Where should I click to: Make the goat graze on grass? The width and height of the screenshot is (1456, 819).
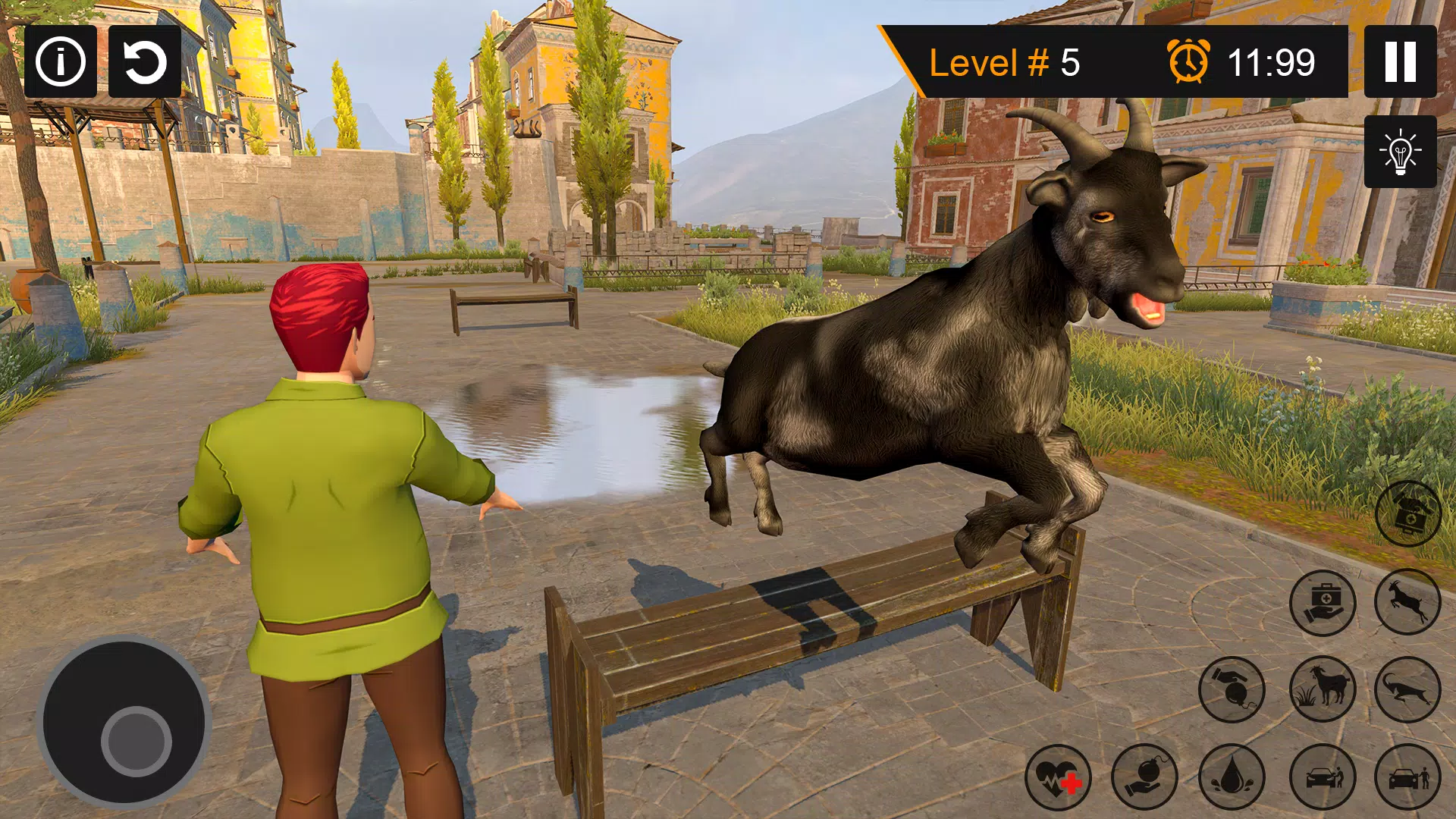pos(1323,689)
